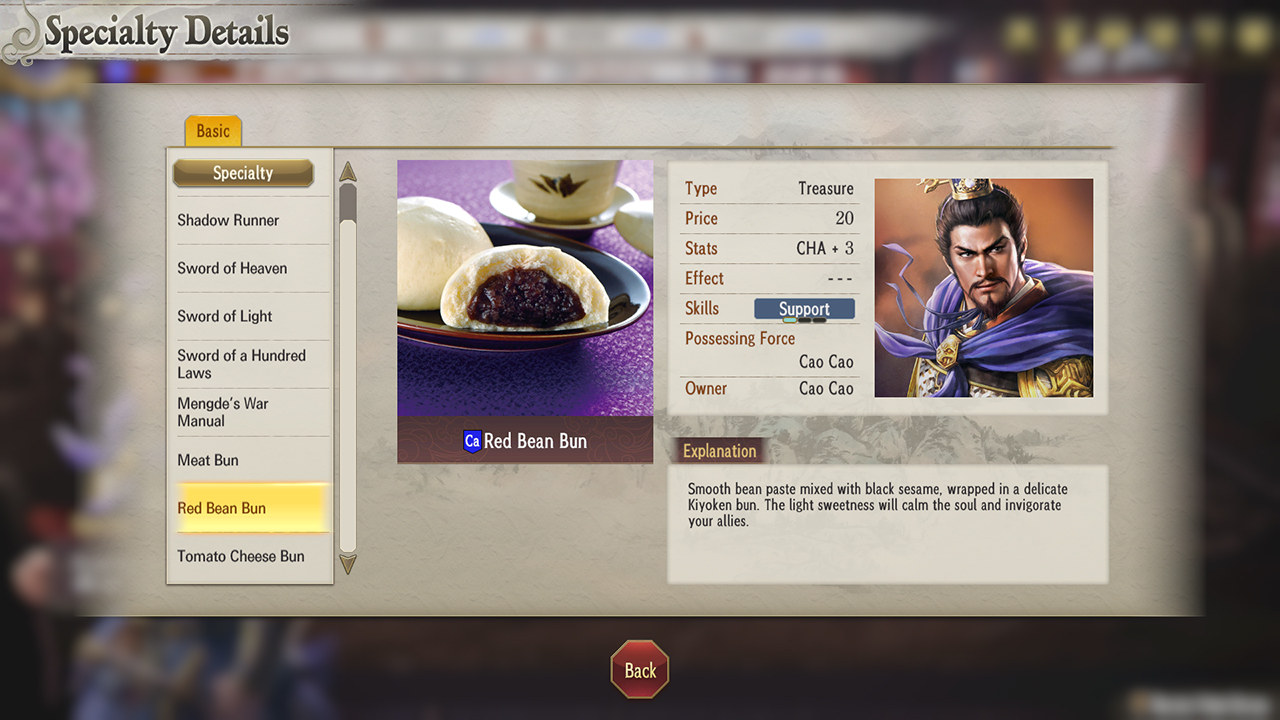Click the Ca faction emblem beside Red Bean Bun

click(x=471, y=441)
